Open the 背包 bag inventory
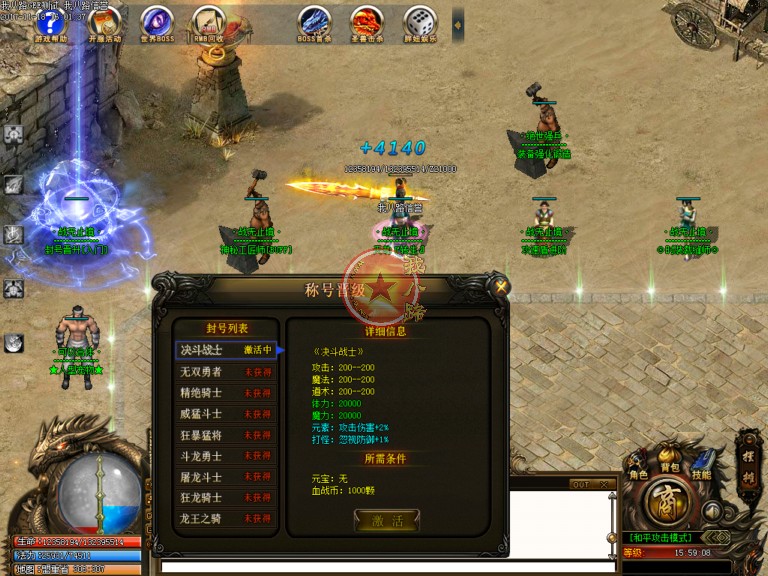The width and height of the screenshot is (768, 576). click(670, 462)
